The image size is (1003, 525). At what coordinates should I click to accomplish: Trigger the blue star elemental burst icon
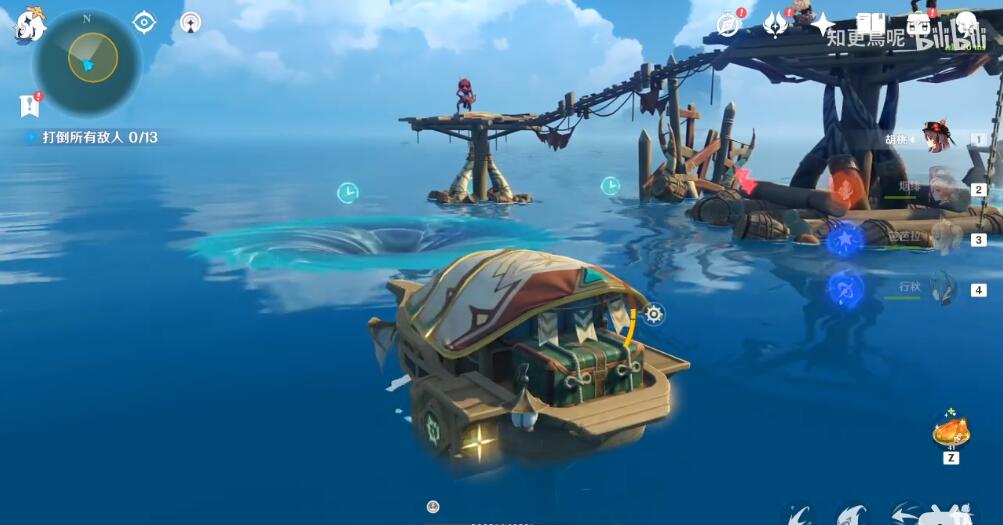(x=845, y=240)
